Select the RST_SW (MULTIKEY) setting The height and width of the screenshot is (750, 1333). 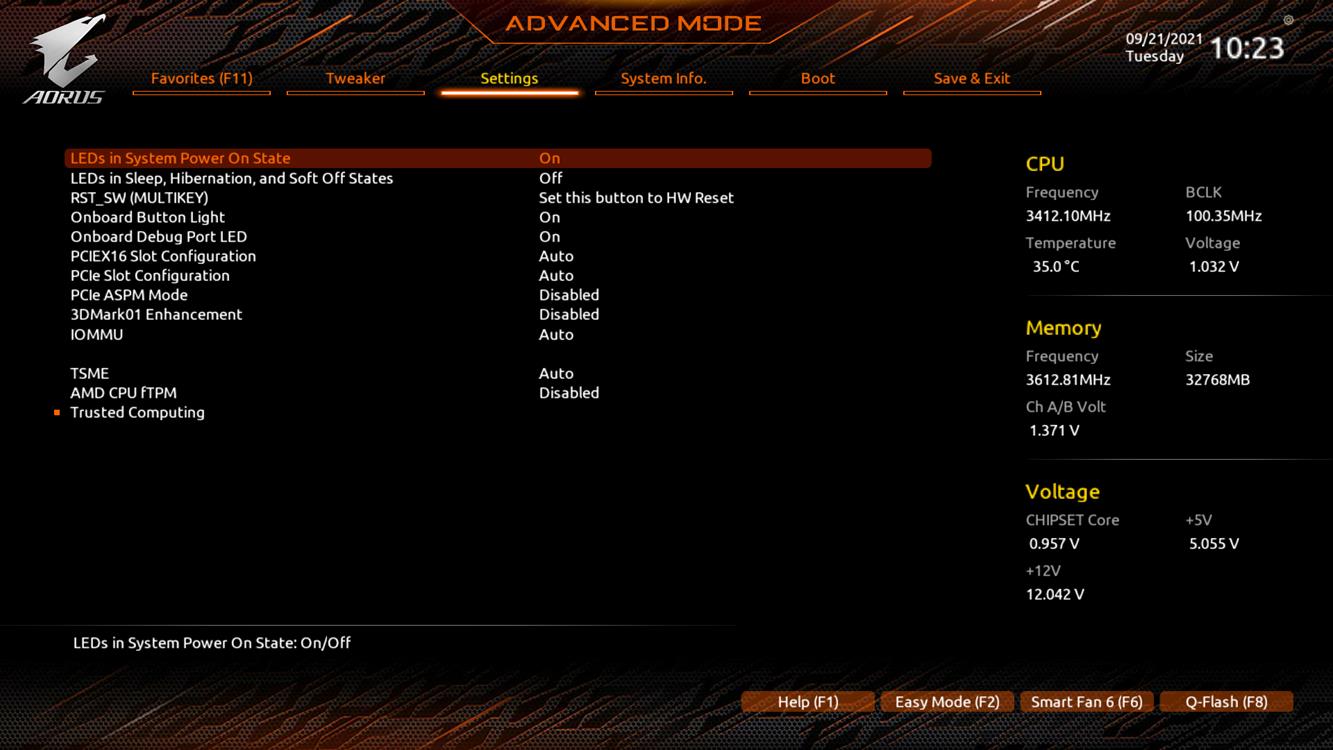tap(139, 198)
